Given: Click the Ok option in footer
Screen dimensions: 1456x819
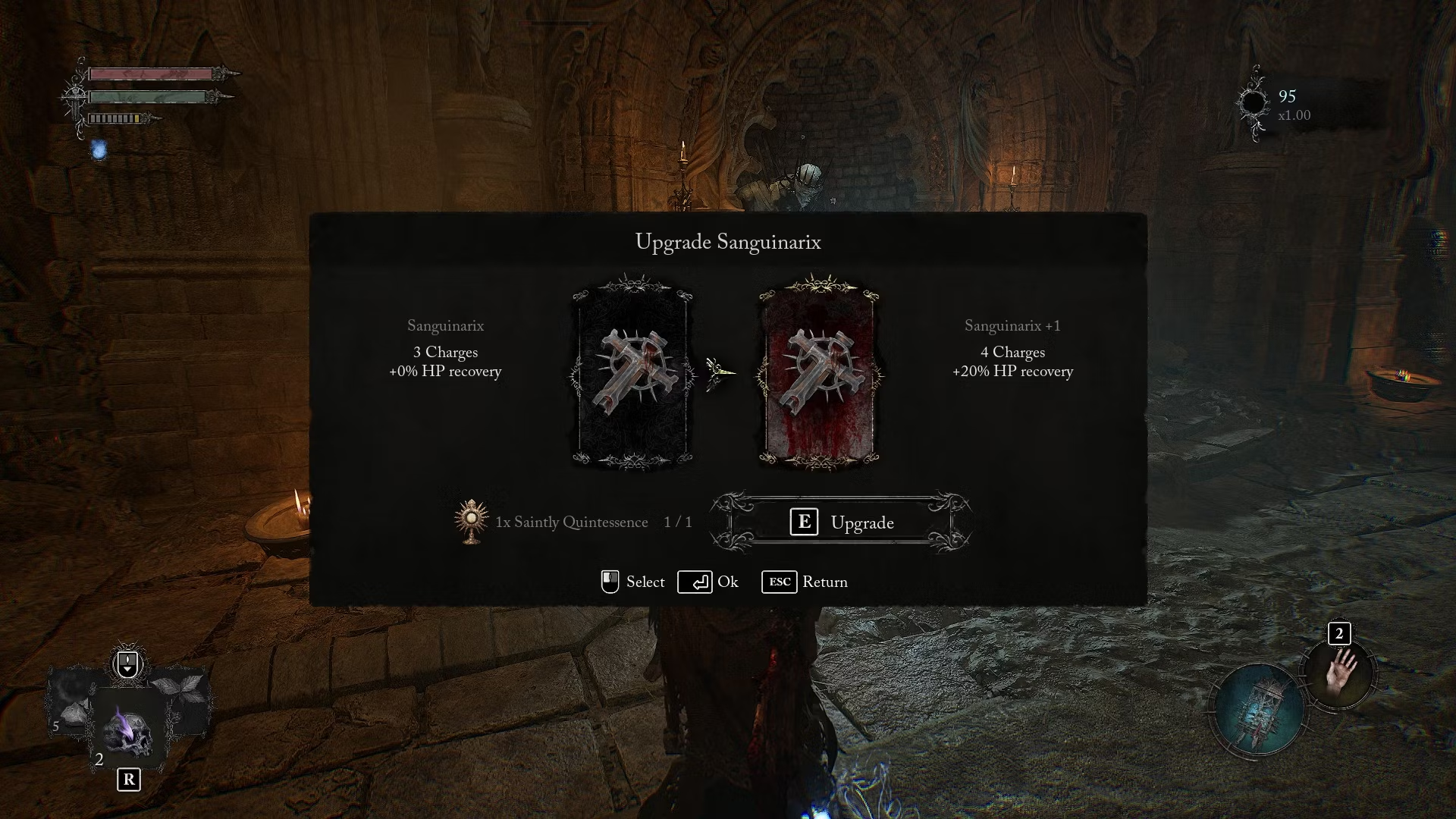Looking at the screenshot, I should [x=708, y=582].
